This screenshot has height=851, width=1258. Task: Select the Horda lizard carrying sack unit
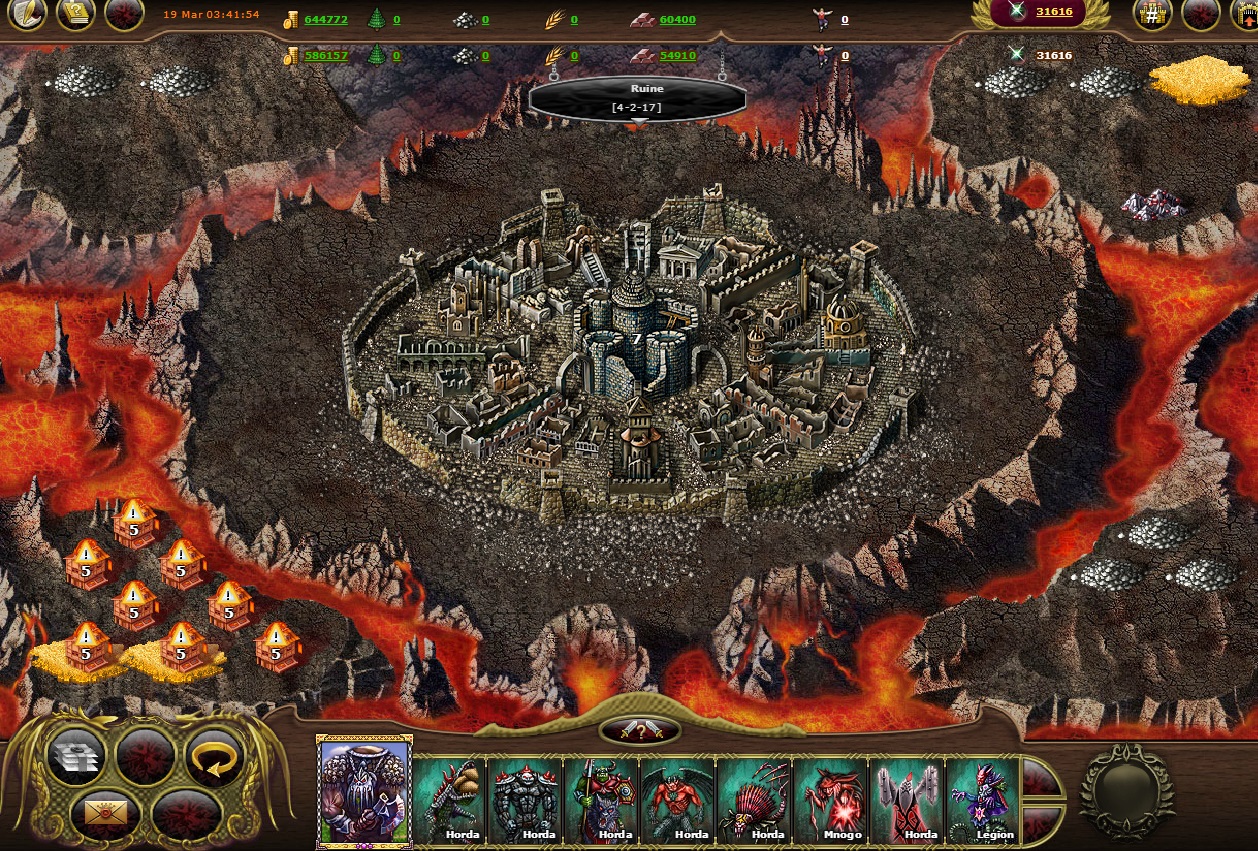coord(449,799)
